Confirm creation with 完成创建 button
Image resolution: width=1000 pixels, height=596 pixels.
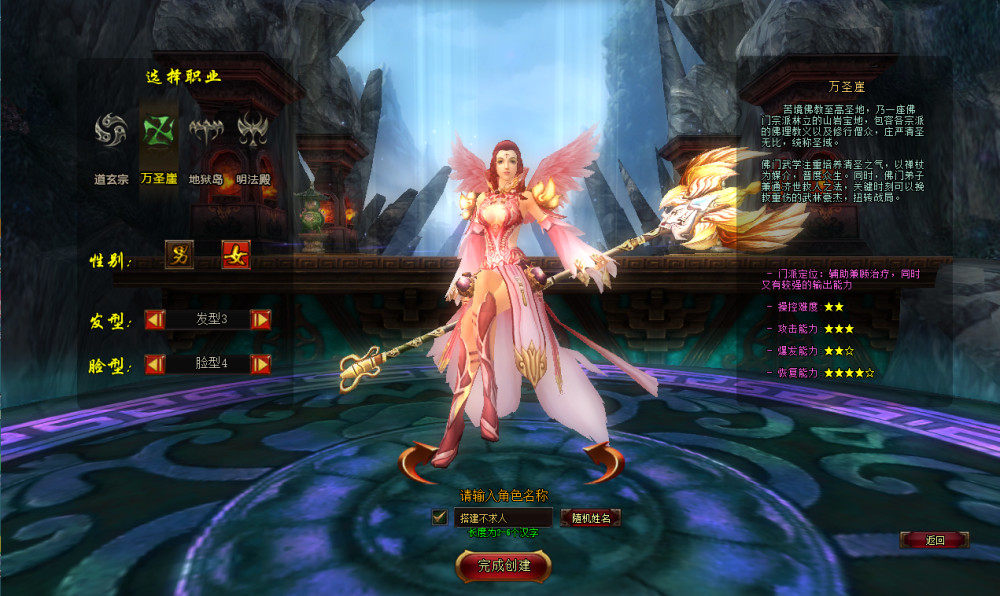[503, 565]
